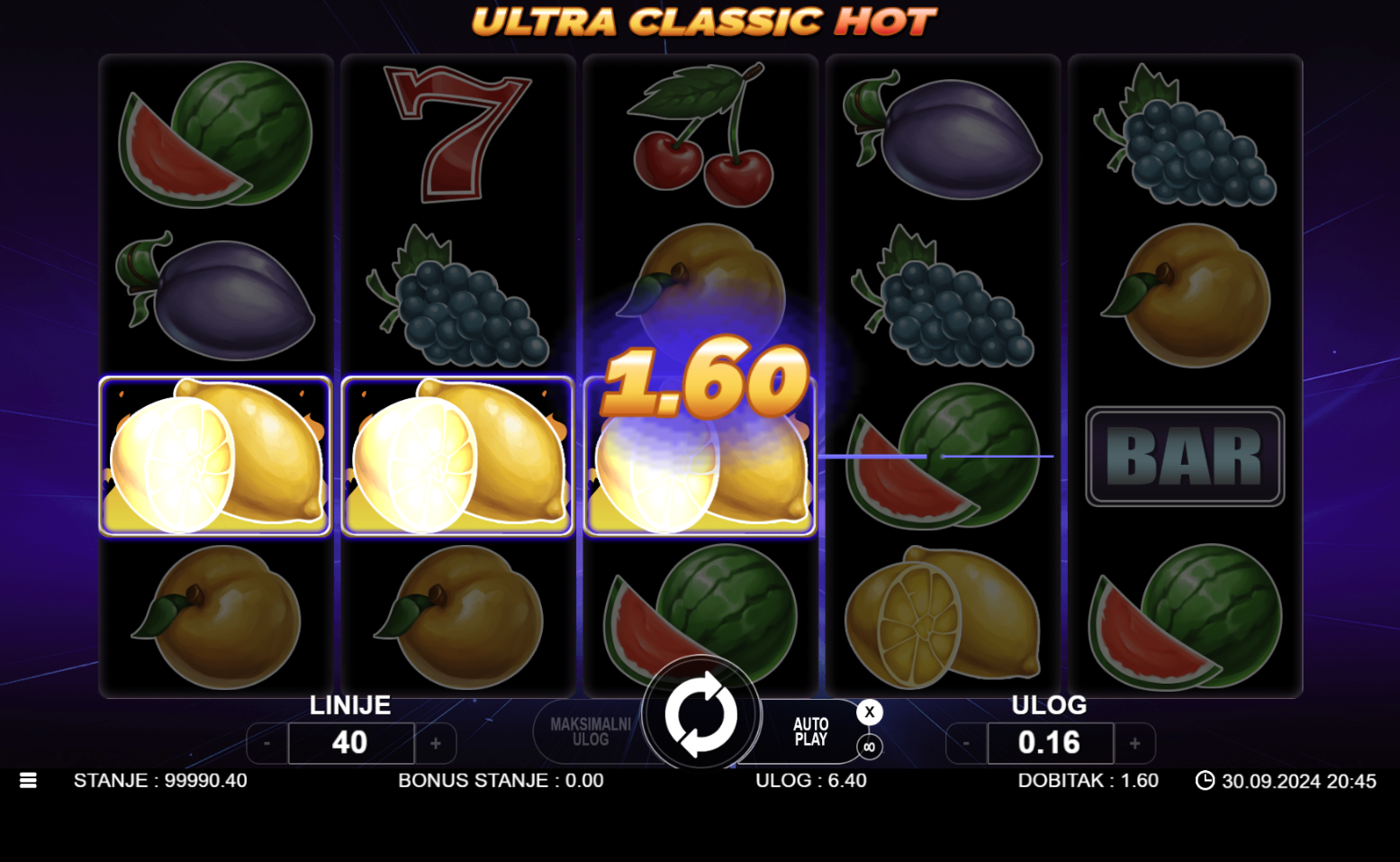Set the bet with Maksimalni Ulog
Image resolution: width=1400 pixels, height=862 pixels.
point(590,732)
